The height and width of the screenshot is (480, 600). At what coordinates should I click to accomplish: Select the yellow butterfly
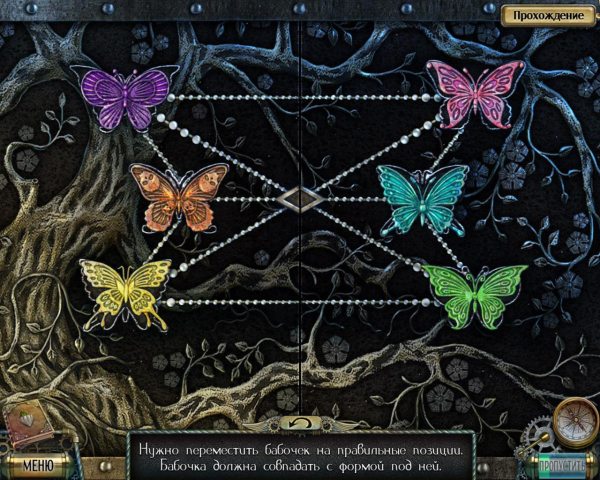(126, 292)
